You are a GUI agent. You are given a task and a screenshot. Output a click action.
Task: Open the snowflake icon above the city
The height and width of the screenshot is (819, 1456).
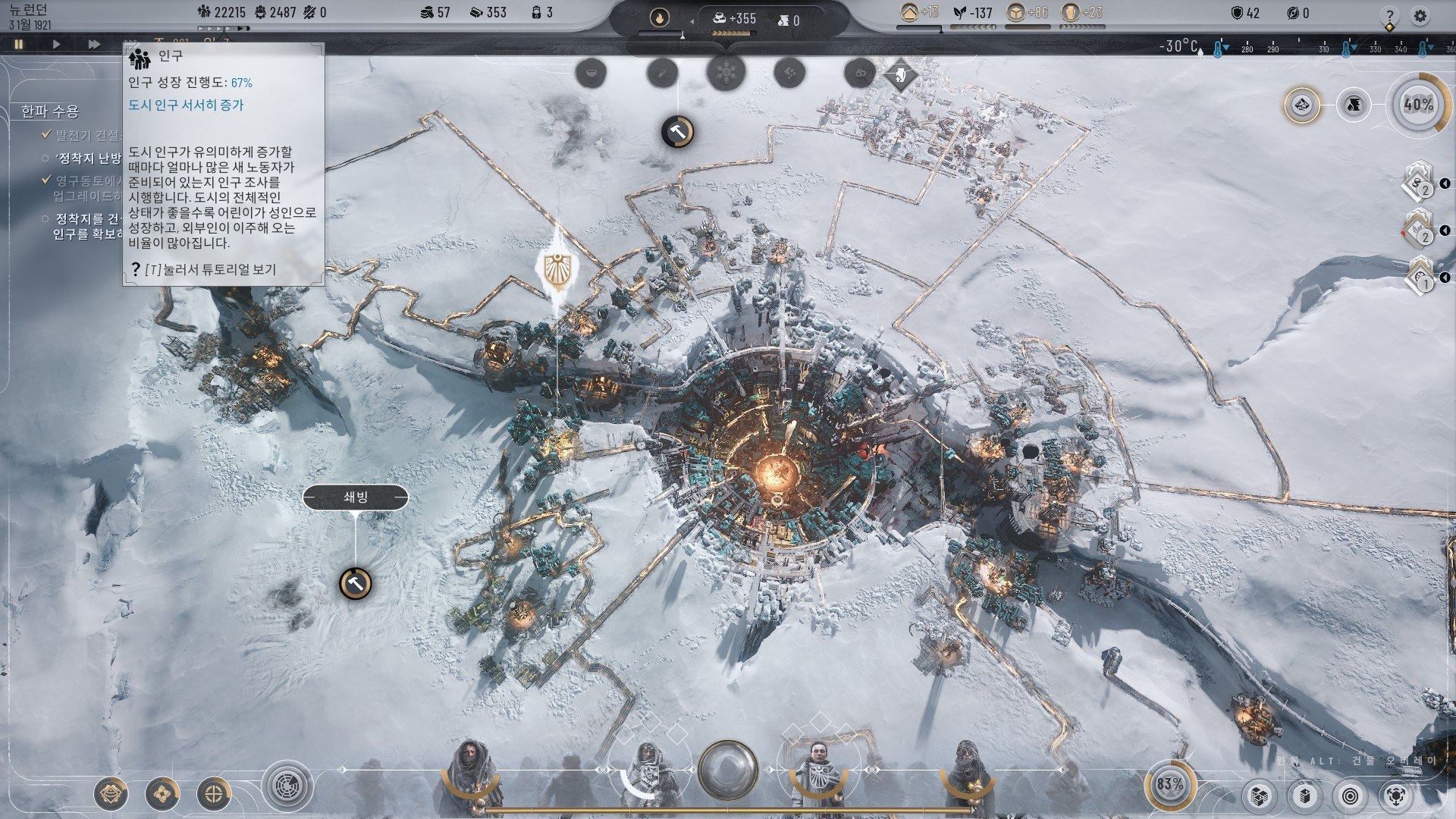tap(726, 74)
